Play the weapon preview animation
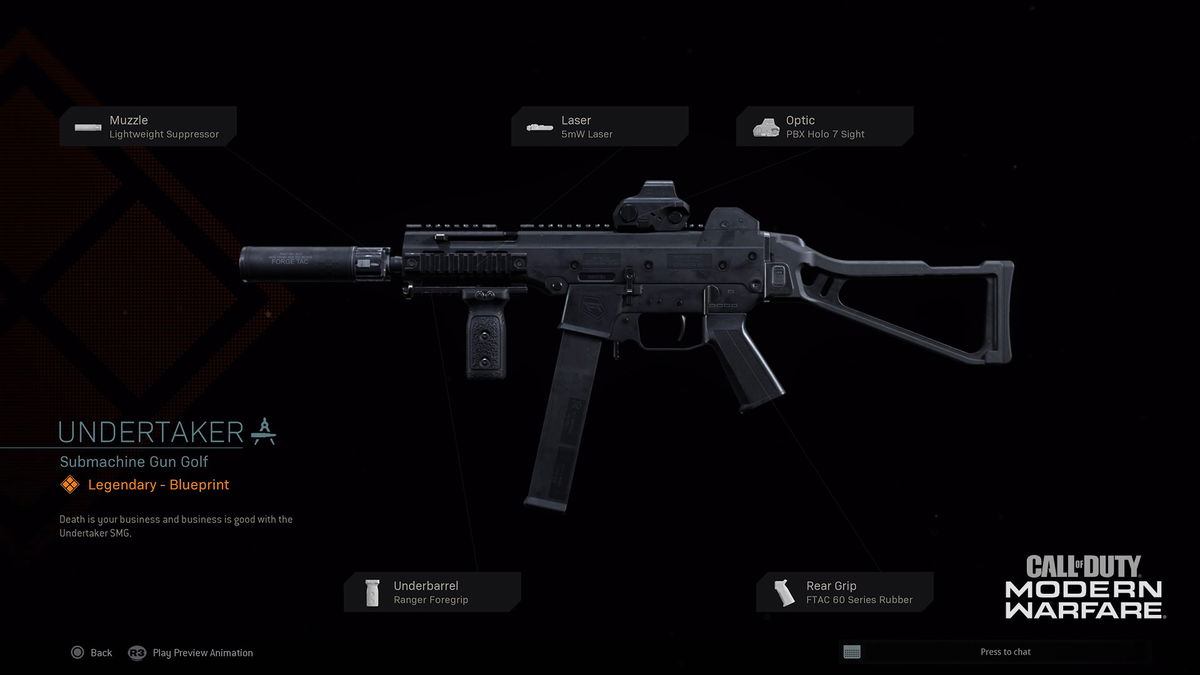Viewport: 1200px width, 675px height. pyautogui.click(x=191, y=653)
